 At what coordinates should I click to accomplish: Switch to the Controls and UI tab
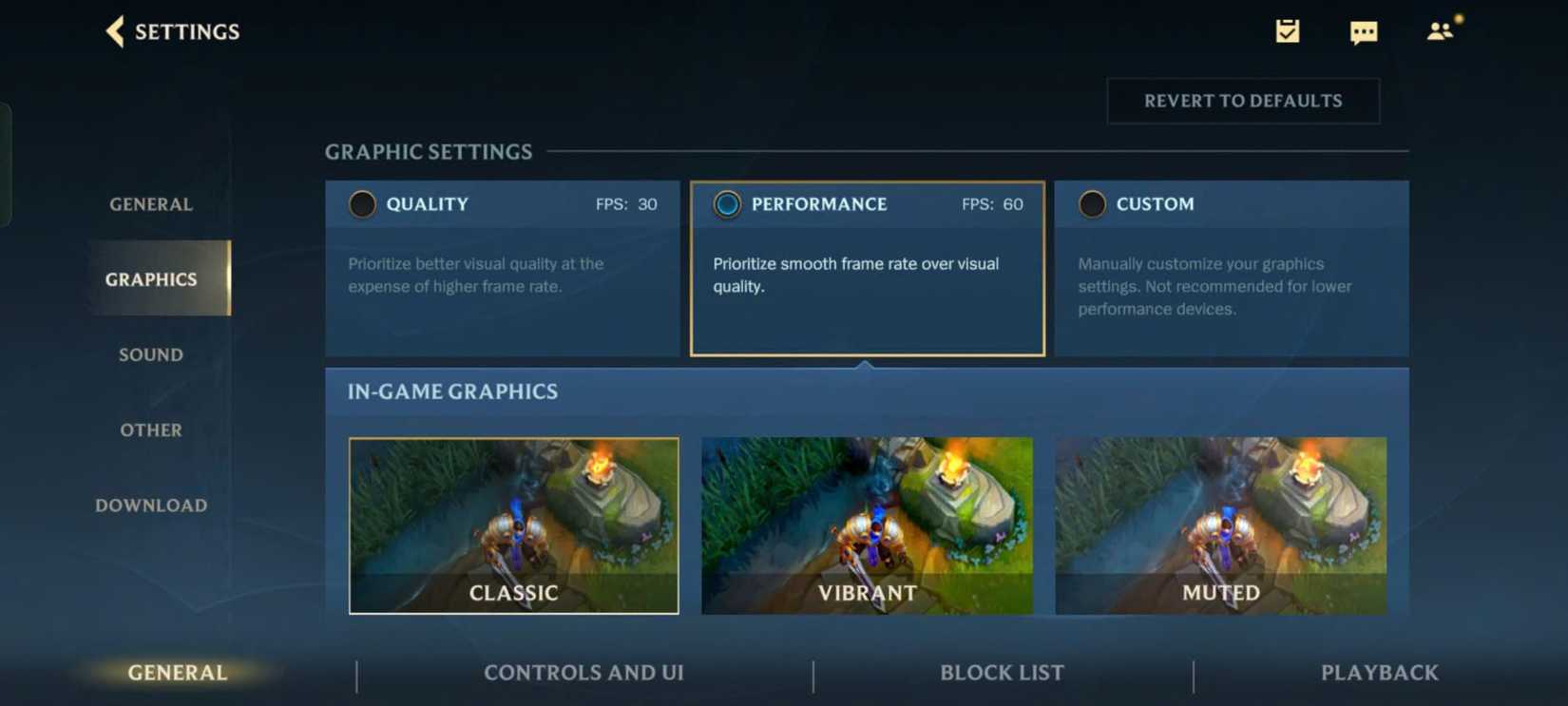[x=583, y=673]
